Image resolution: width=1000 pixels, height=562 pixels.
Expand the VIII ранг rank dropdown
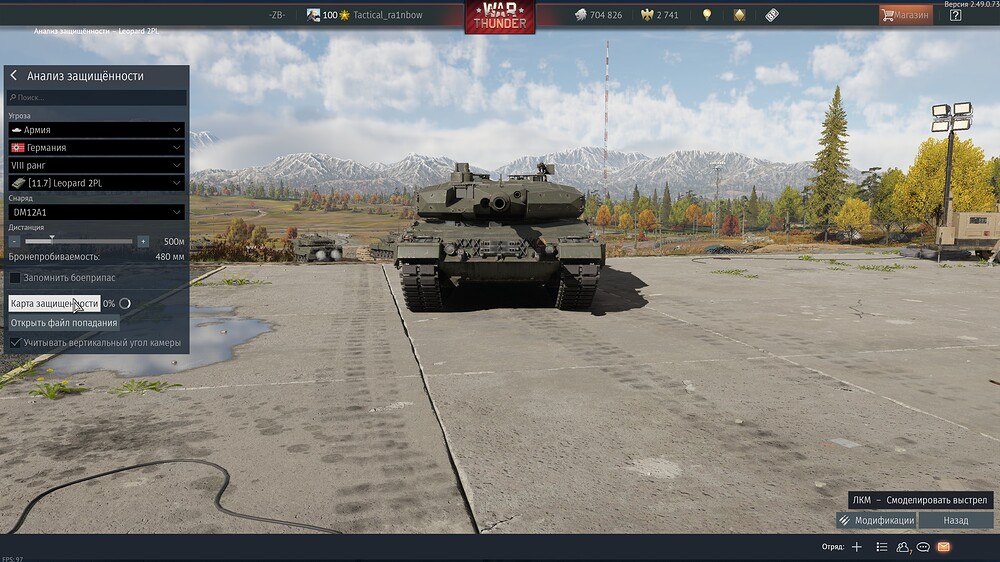point(96,165)
